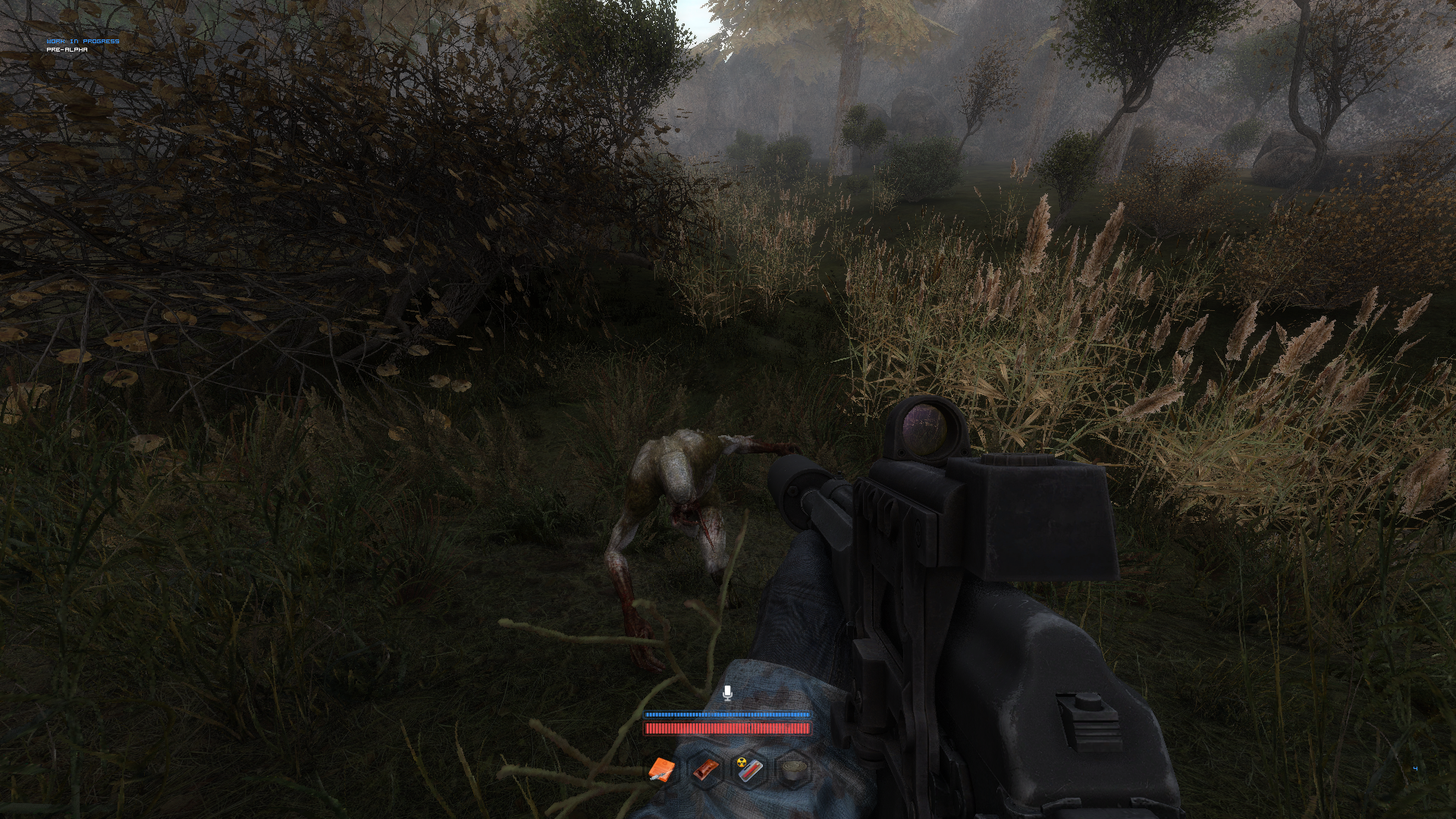This screenshot has width=1456, height=819.
Task: Select the orange medkit quick slot
Action: [661, 770]
